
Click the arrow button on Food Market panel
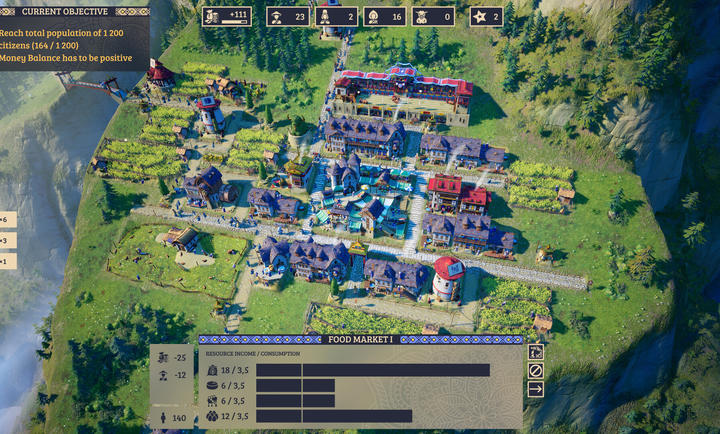pos(536,389)
